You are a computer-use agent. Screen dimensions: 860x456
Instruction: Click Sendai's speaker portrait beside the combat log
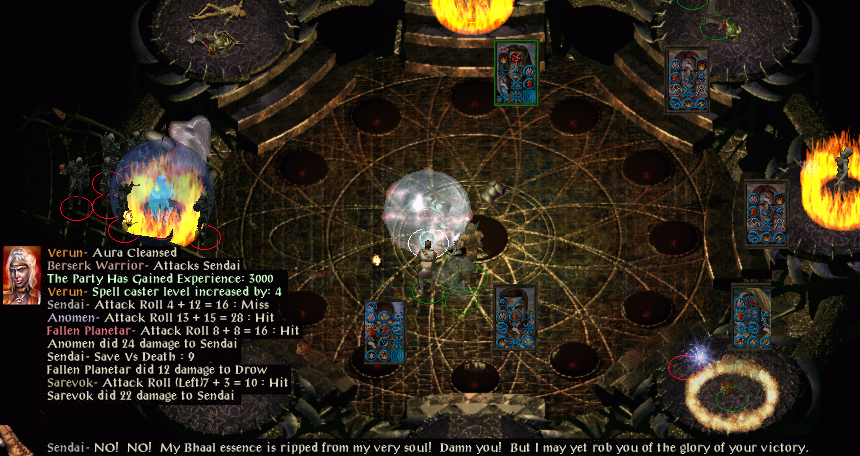(x=22, y=275)
